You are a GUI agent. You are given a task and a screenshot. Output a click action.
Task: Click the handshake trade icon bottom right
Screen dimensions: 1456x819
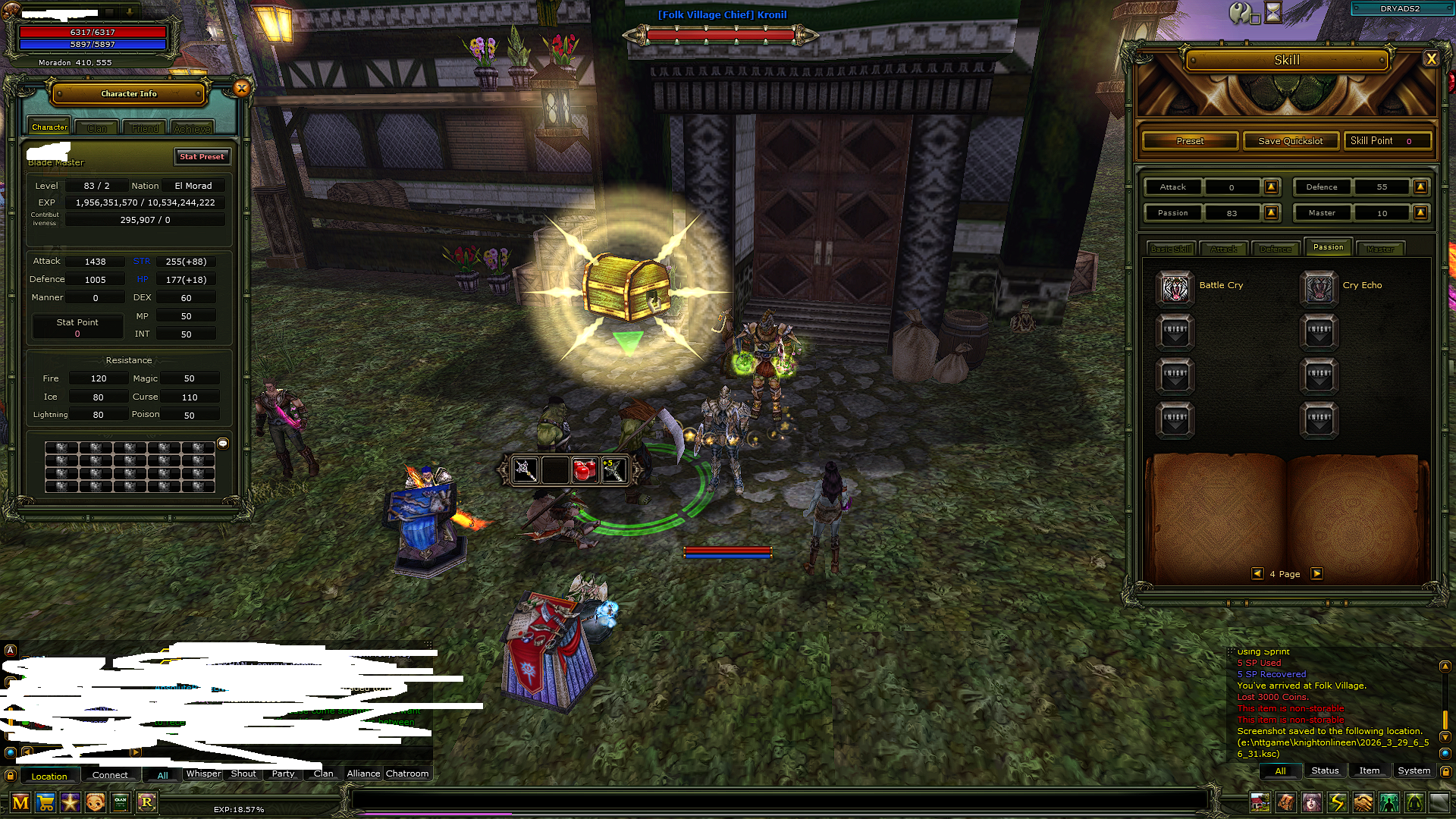click(x=1363, y=802)
